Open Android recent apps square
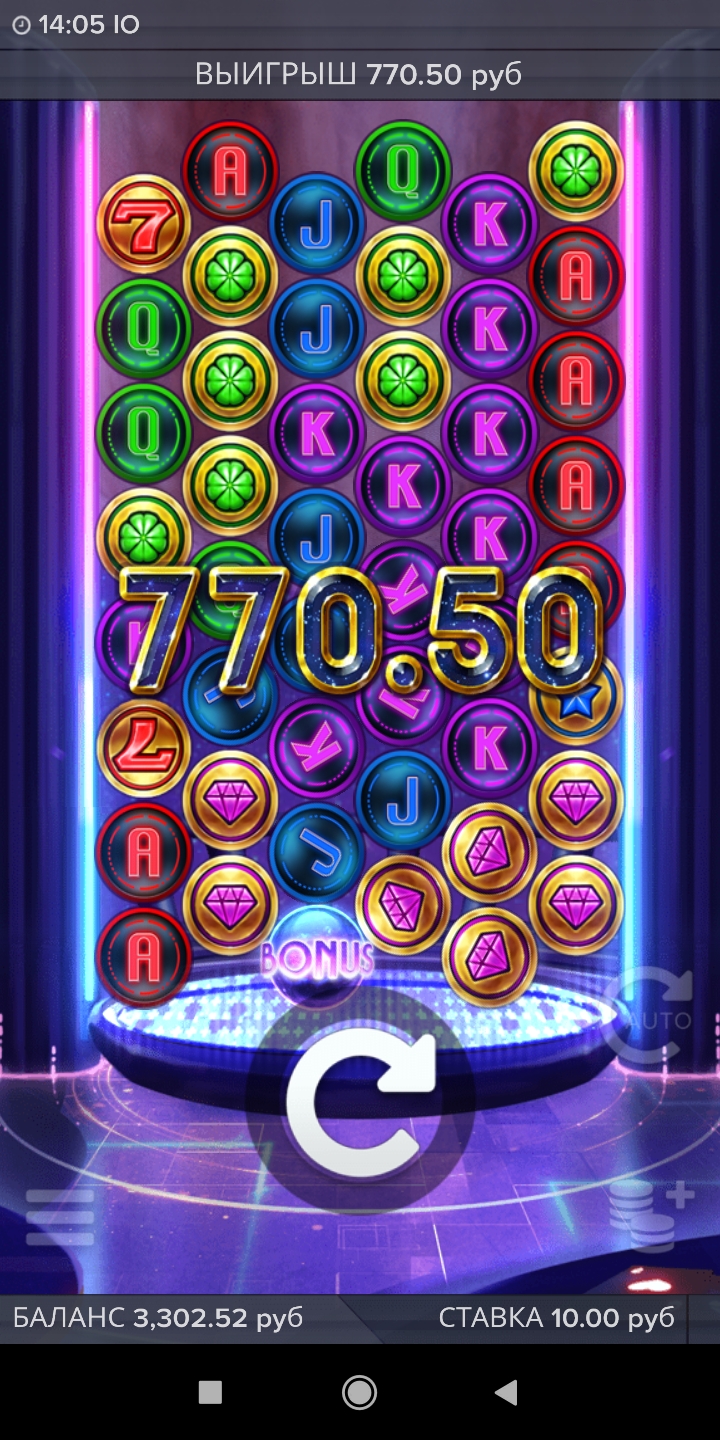This screenshot has width=720, height=1440. 210,1392
